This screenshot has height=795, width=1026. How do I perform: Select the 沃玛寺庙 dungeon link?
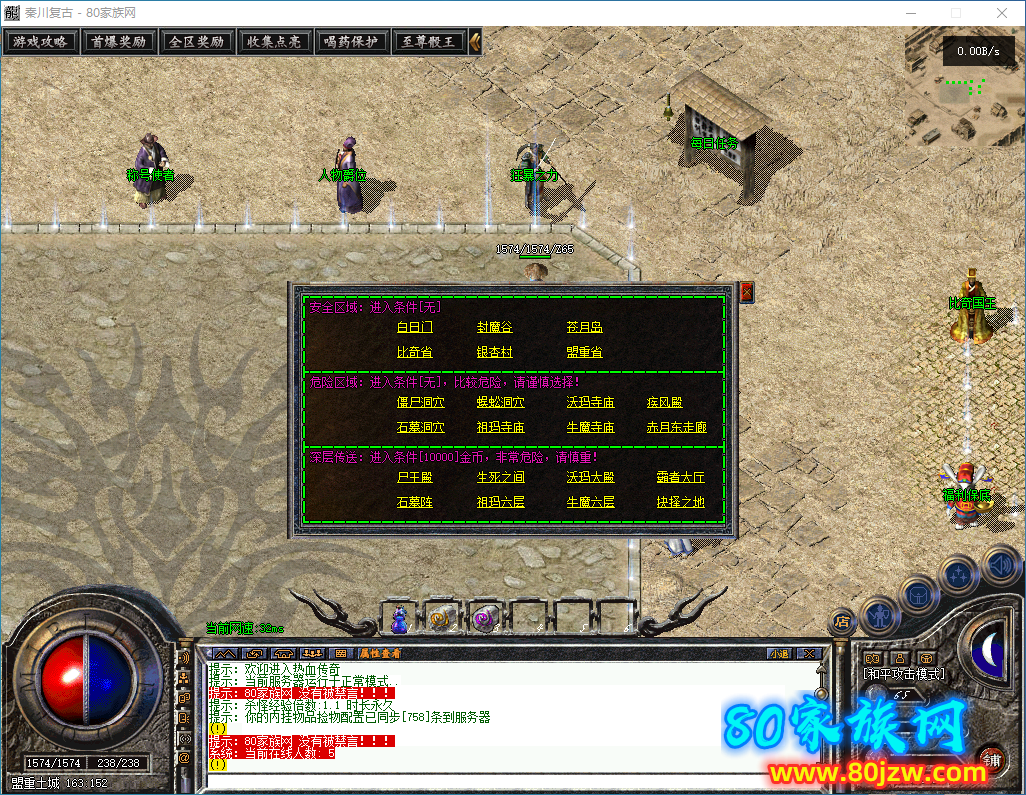[x=591, y=402]
